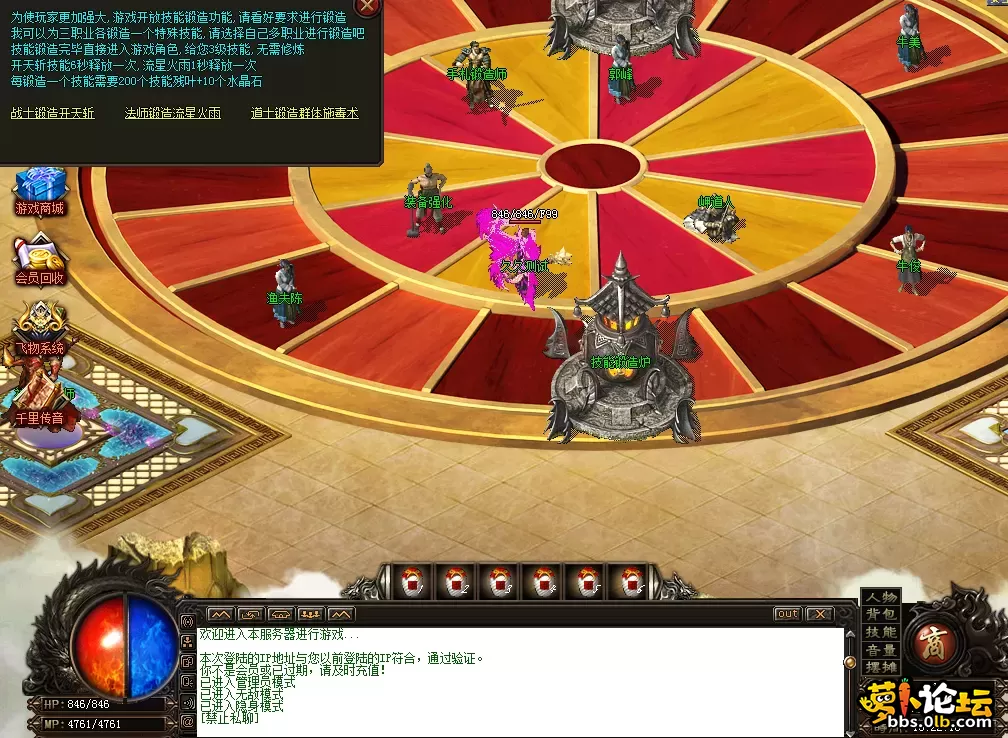Close the skill forging dialog
Screen dimensions: 1008x738
coord(368,6)
